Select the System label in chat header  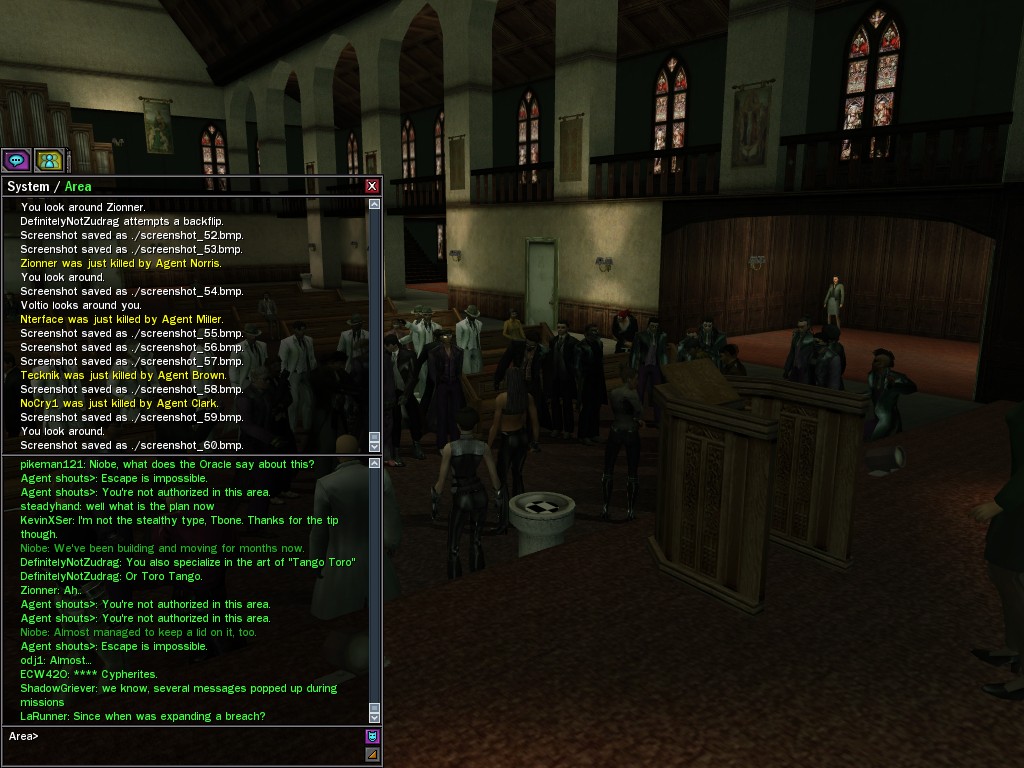click(x=27, y=187)
